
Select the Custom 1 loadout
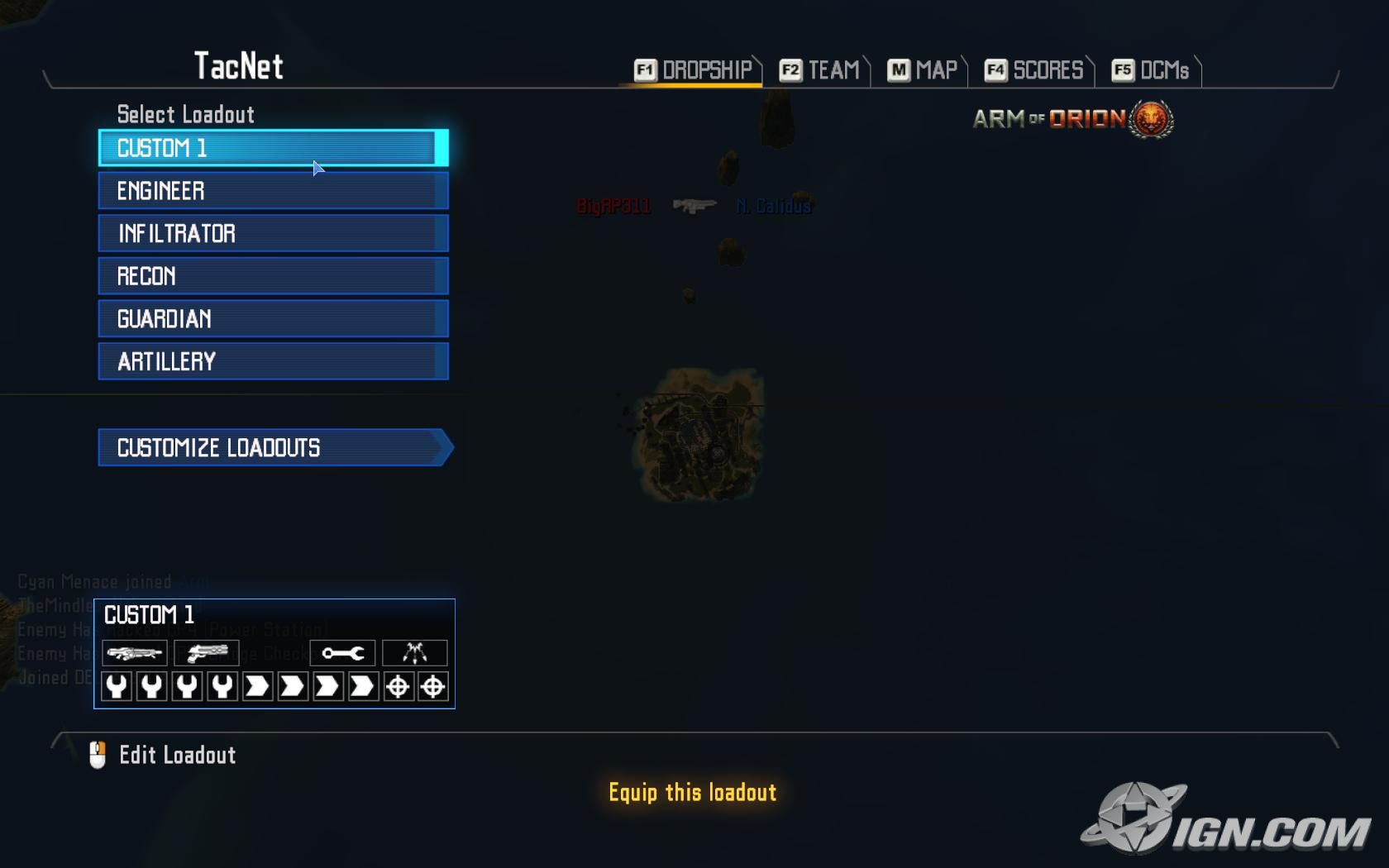coord(273,148)
